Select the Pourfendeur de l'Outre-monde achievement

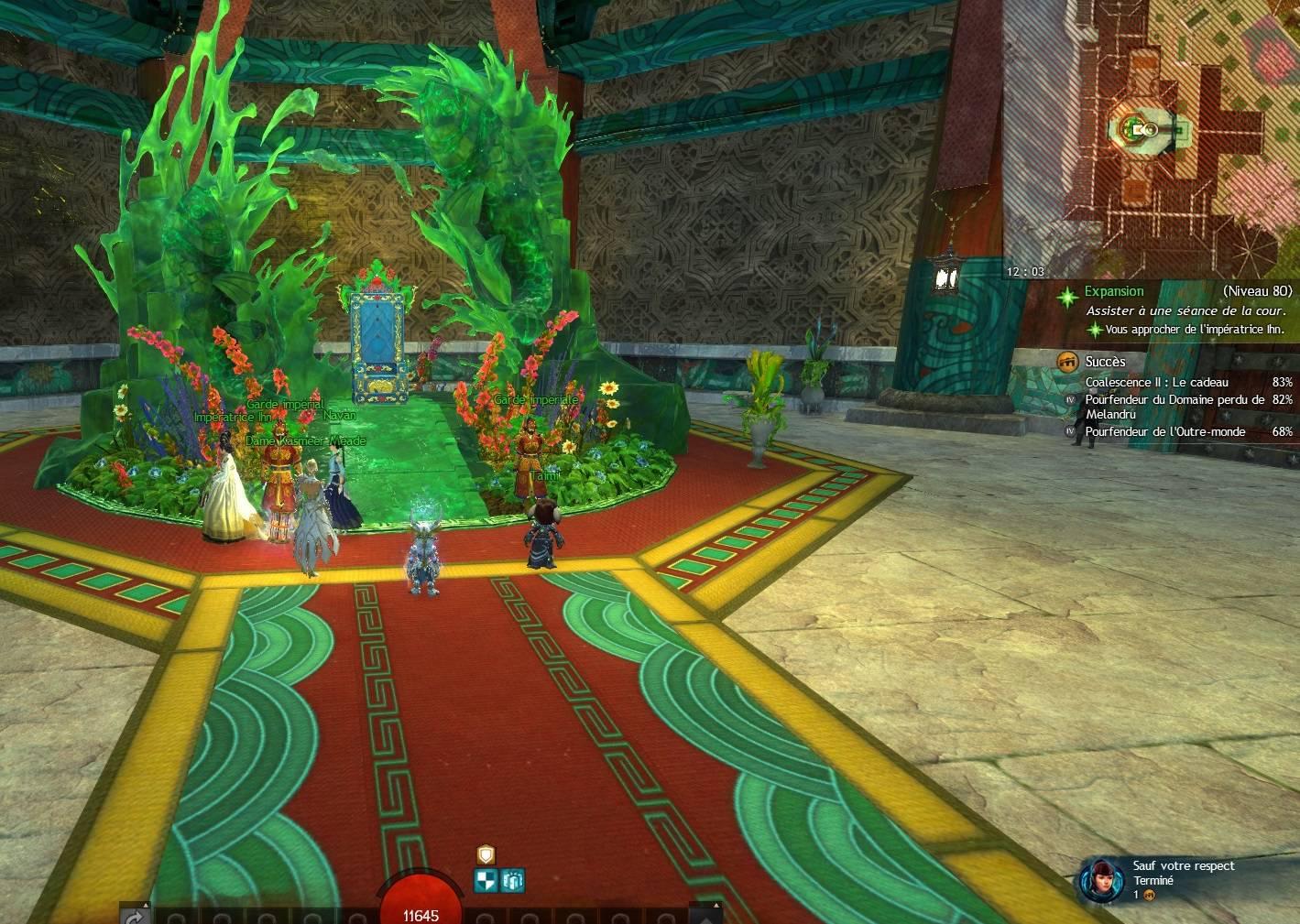tap(1164, 431)
